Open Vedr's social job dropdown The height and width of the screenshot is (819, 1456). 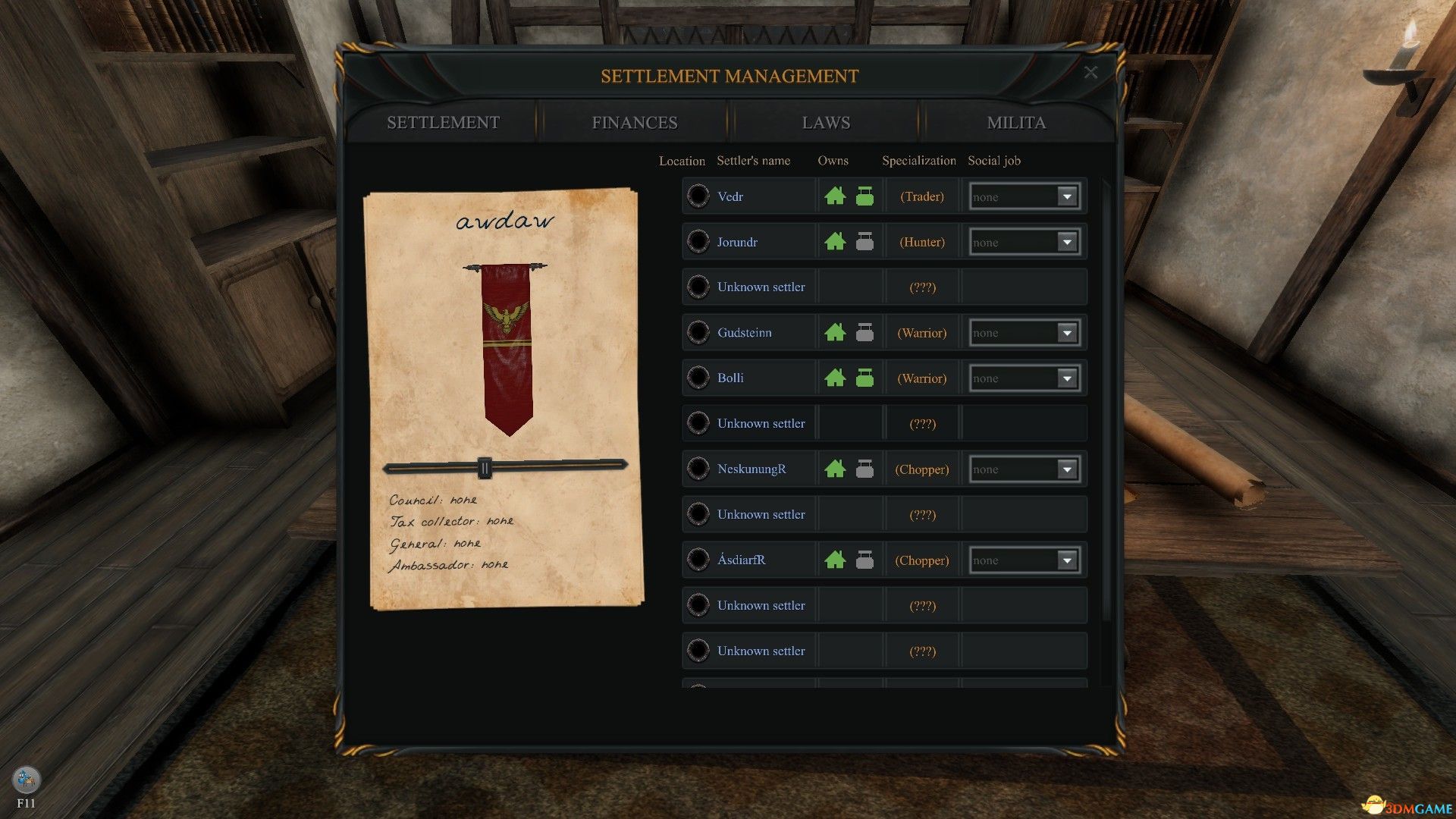click(x=1067, y=197)
